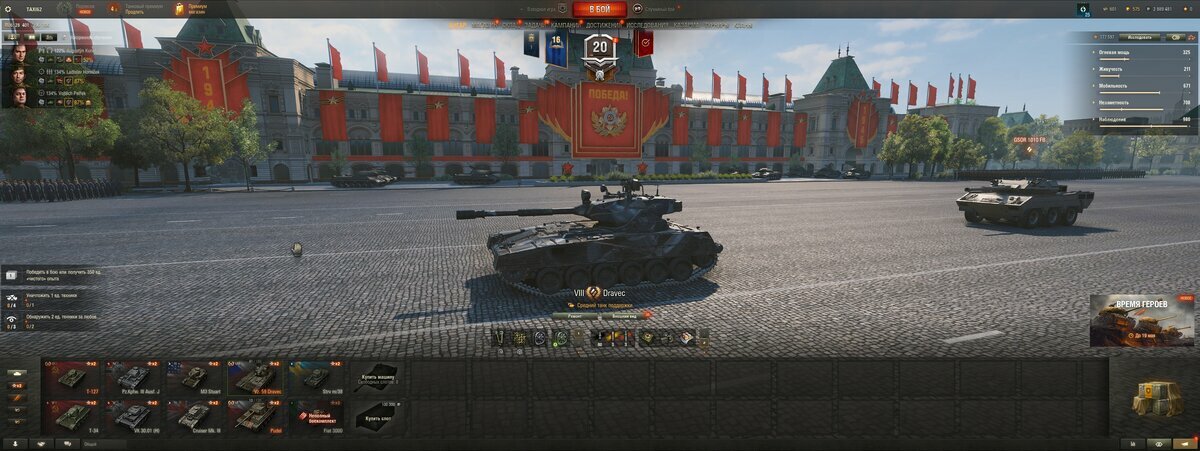Screen dimensions: 1200x451
Task: Switch to the Достижения tab
Action: (x=602, y=25)
